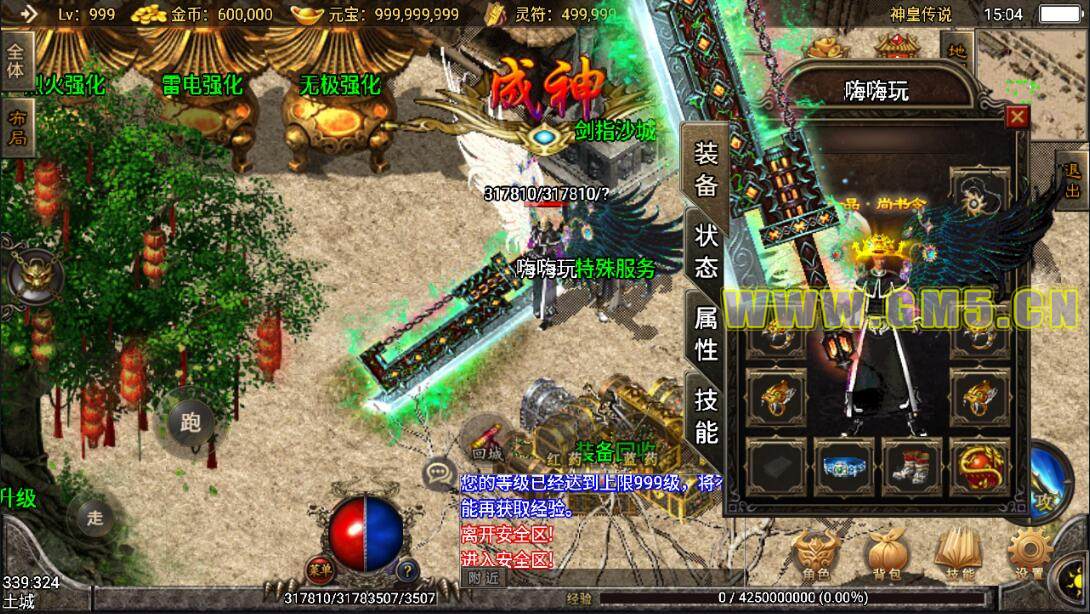Select the blue jeweled belt slot
Screen dimensions: 1090x614
(845, 468)
